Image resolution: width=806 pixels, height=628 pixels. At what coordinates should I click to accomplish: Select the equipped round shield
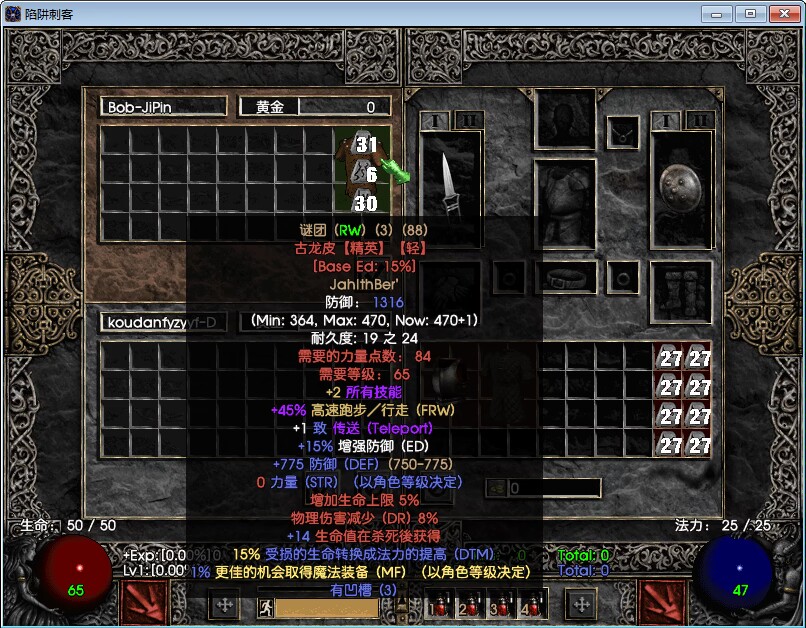point(681,186)
